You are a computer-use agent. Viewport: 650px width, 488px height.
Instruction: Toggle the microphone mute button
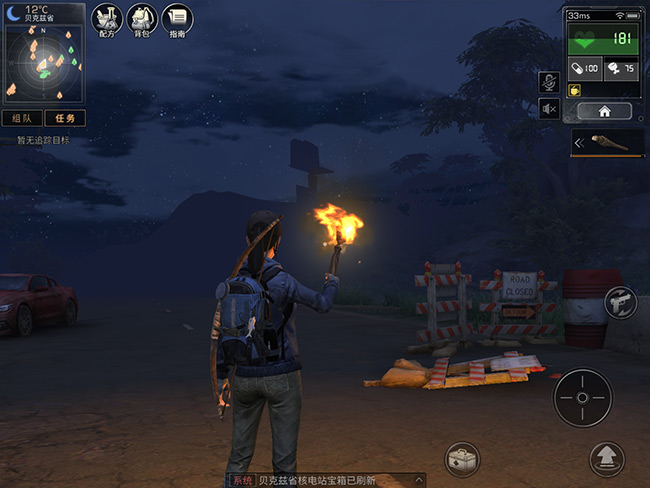[548, 81]
